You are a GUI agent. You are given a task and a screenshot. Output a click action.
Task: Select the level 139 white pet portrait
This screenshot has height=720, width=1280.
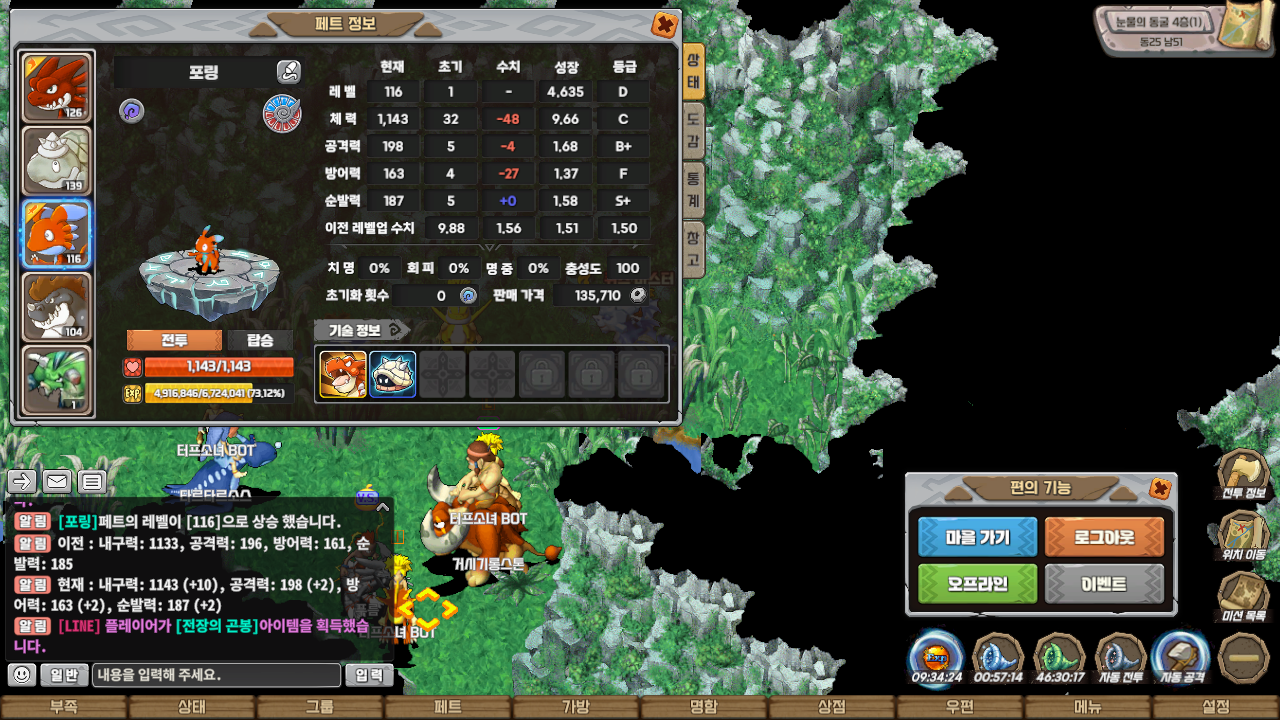[57, 161]
